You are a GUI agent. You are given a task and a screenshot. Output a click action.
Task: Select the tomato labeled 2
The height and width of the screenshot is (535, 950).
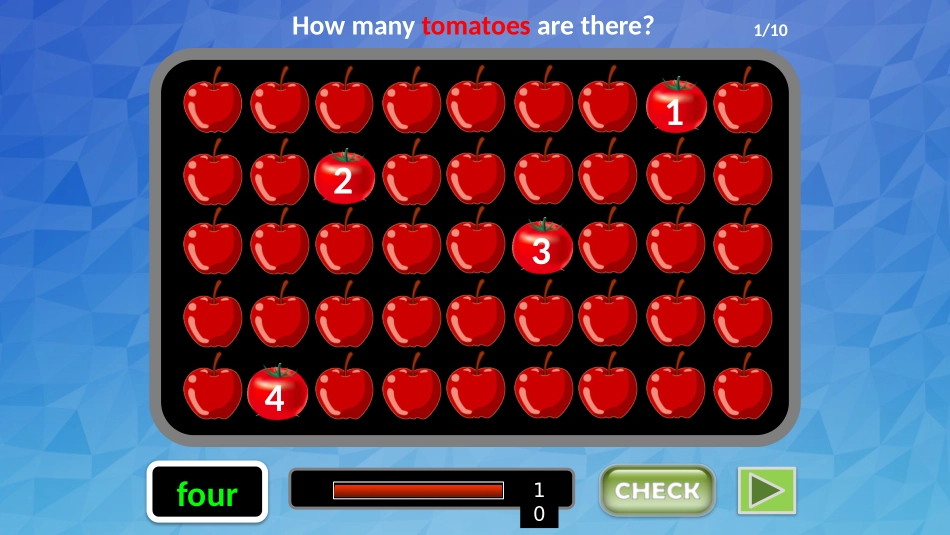point(344,178)
